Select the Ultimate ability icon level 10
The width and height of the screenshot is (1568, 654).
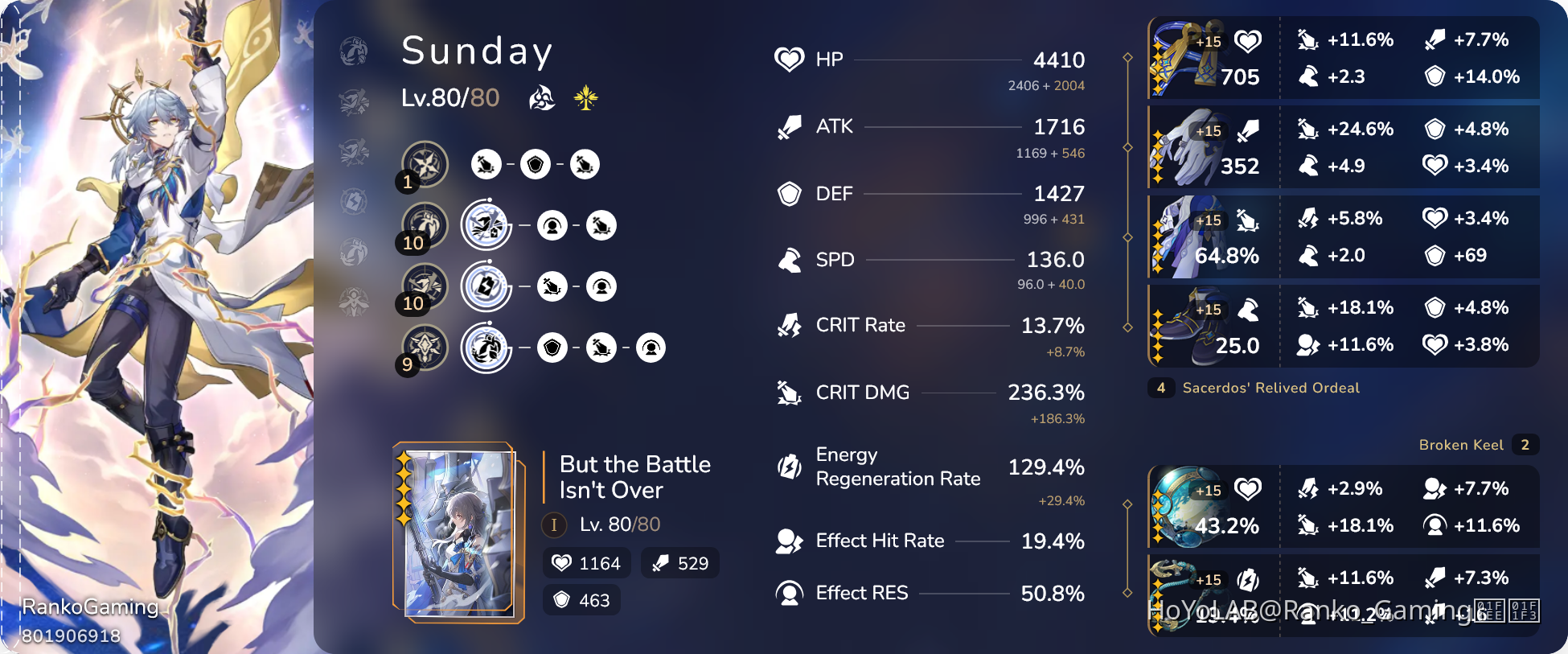tap(424, 286)
